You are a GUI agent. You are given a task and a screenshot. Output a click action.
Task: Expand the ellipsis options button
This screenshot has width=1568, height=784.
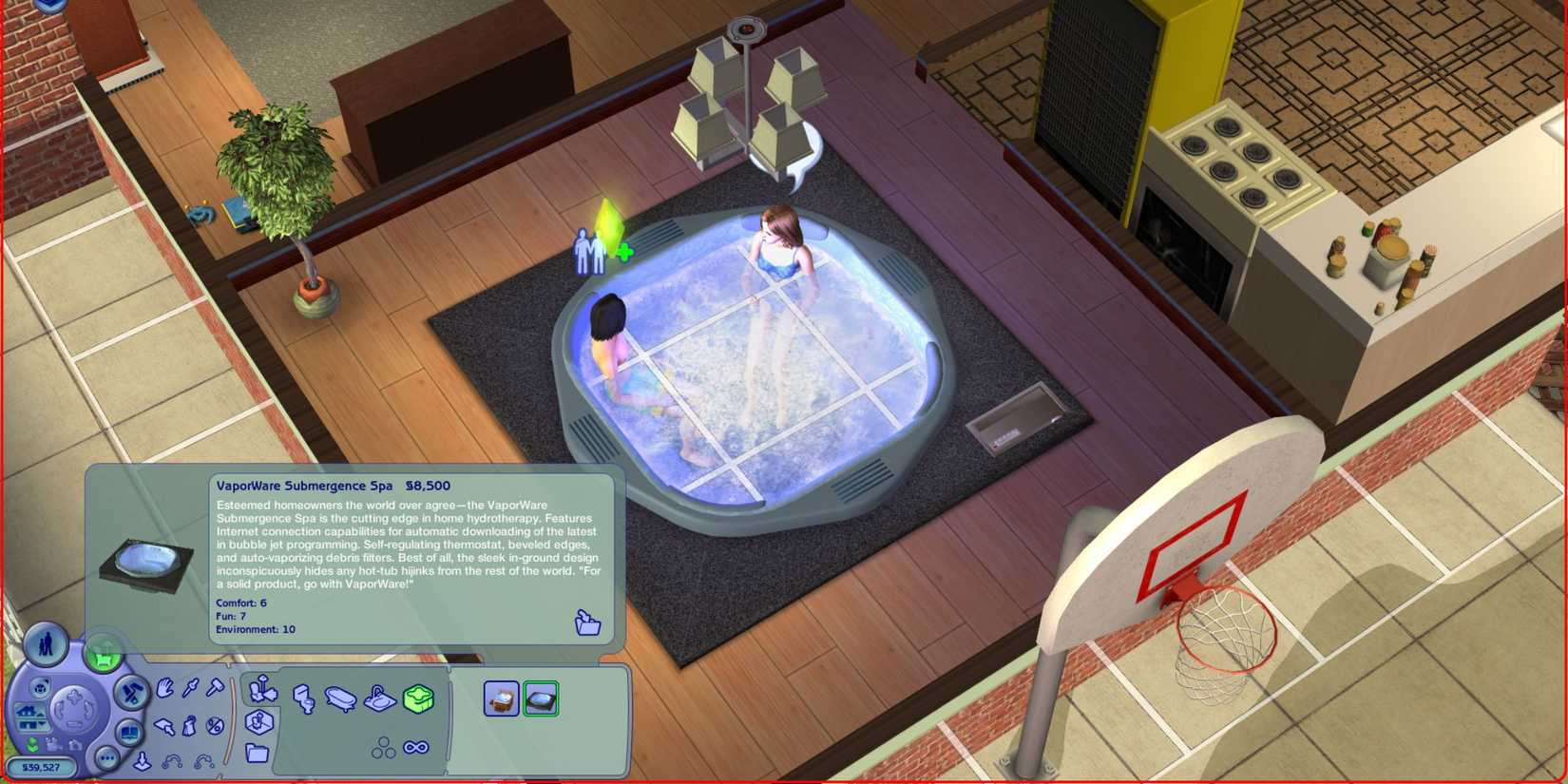point(107,757)
